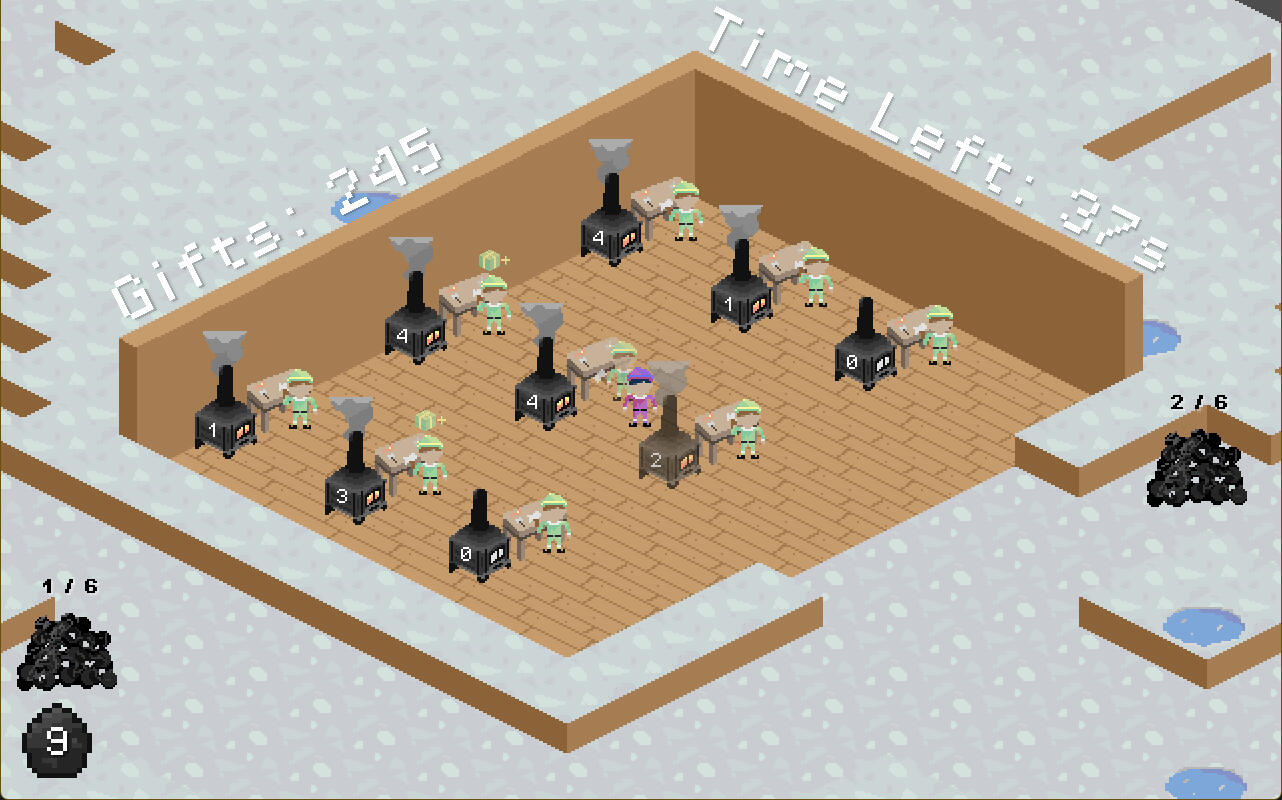Screen dimensions: 1282x800
Task: Click the coal ball icon showing 9
Action: click(x=58, y=740)
